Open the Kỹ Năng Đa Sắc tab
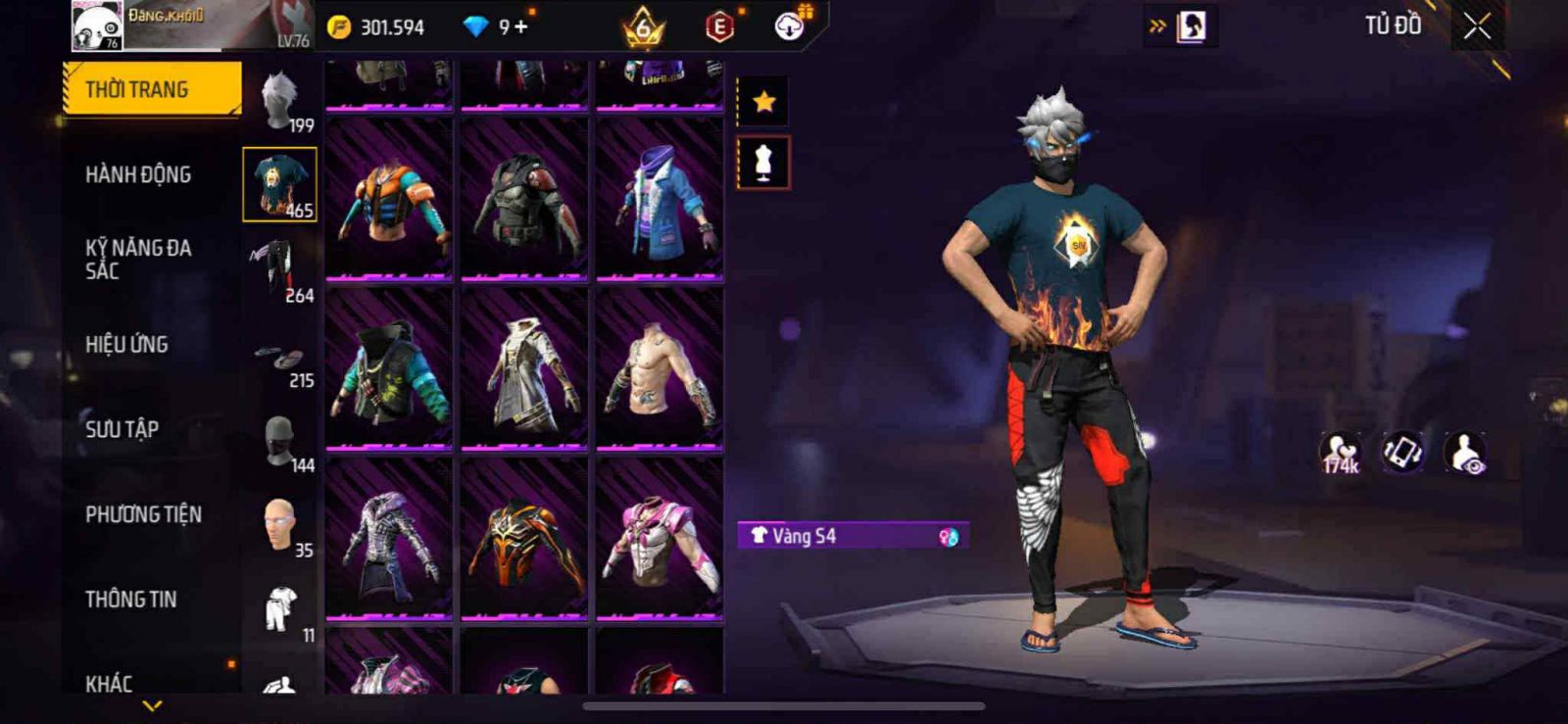 [138, 260]
